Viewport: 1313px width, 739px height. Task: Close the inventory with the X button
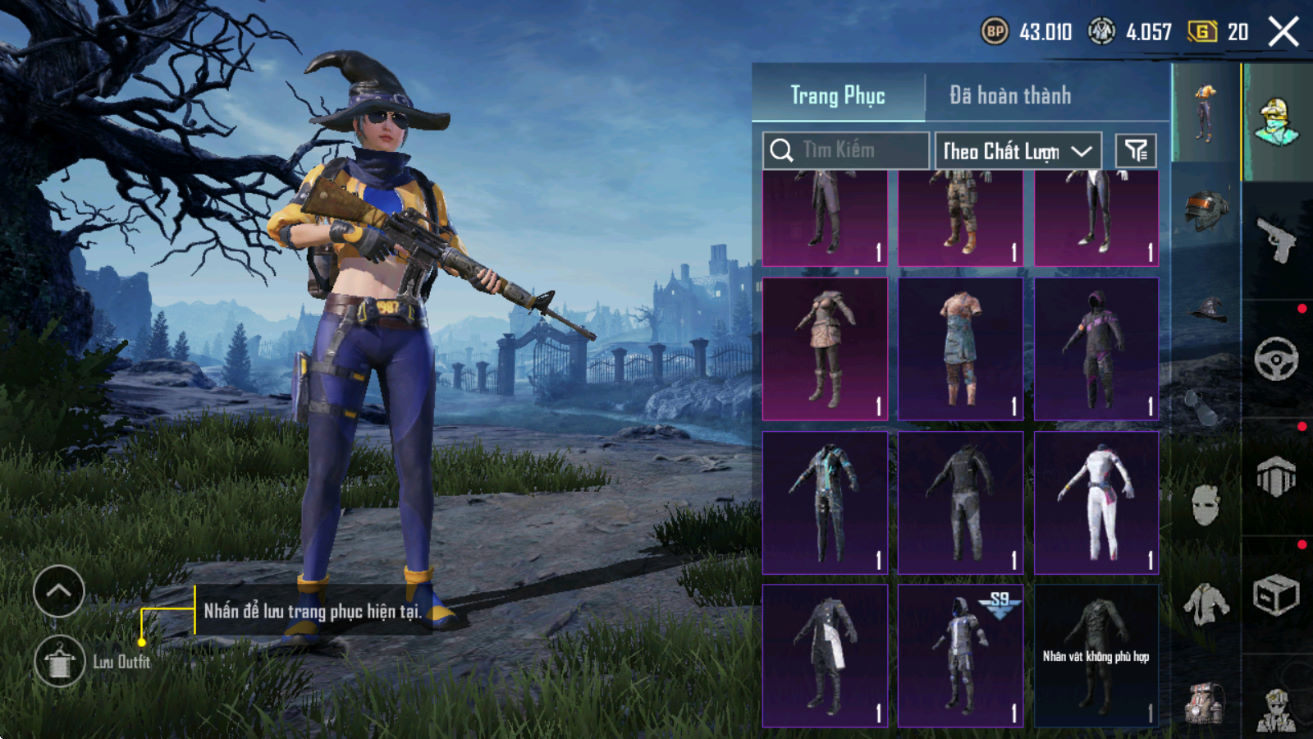1283,32
